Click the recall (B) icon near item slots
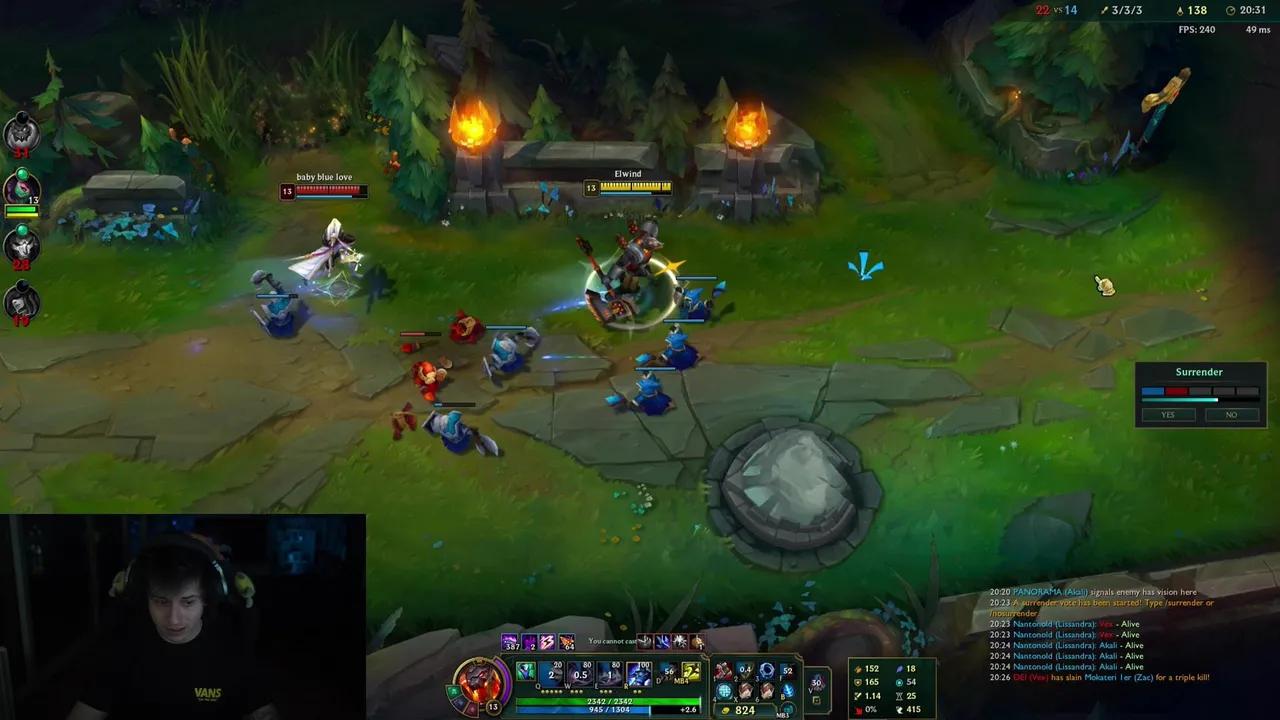The image size is (1280, 720). coord(788,690)
